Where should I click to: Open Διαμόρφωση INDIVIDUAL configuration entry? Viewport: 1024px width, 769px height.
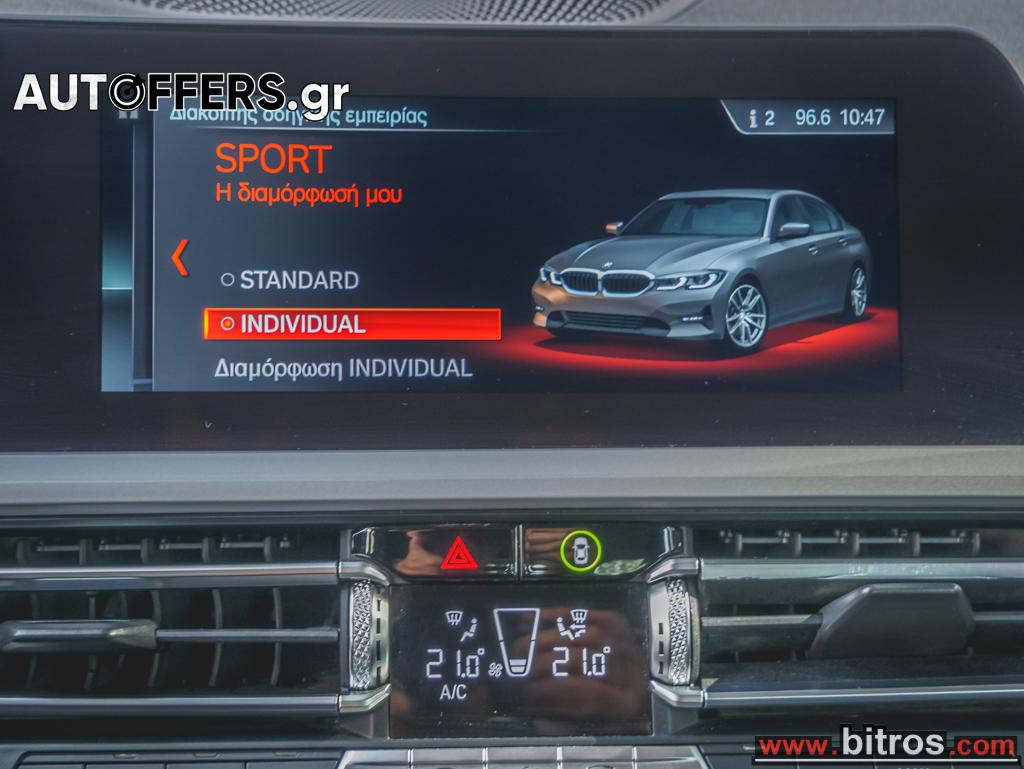coord(343,368)
